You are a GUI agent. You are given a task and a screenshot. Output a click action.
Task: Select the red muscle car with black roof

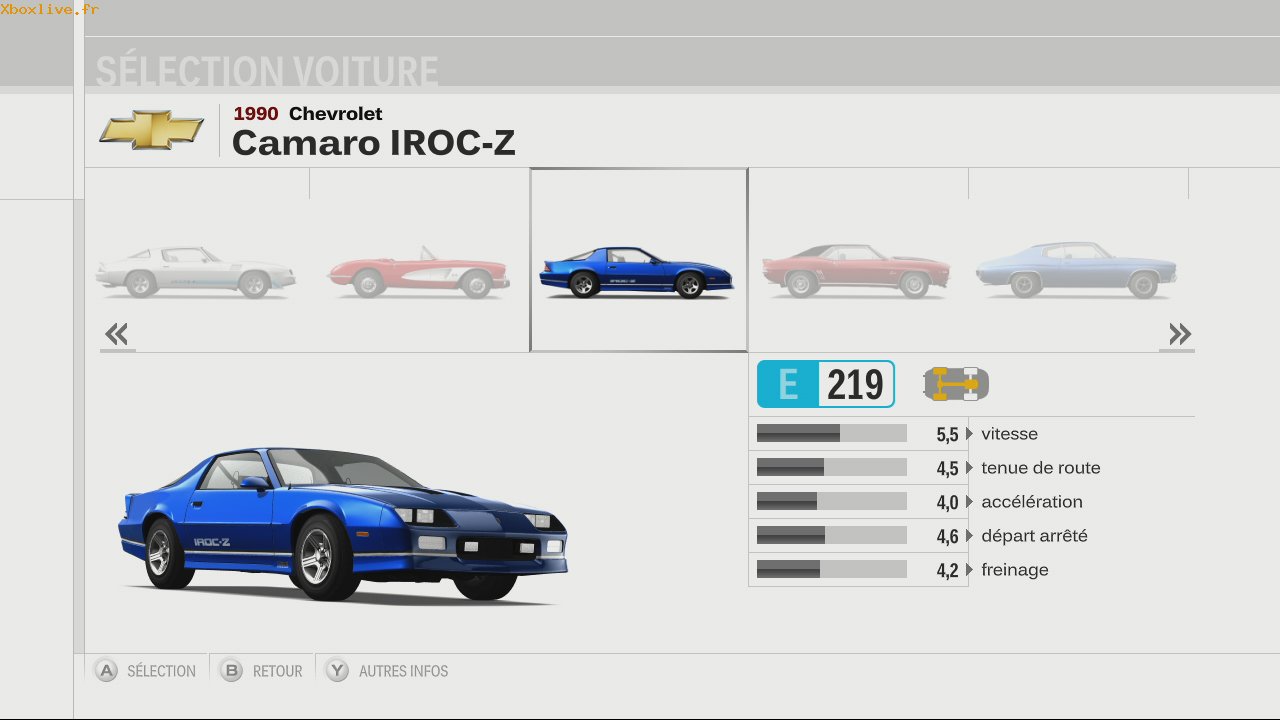click(856, 271)
